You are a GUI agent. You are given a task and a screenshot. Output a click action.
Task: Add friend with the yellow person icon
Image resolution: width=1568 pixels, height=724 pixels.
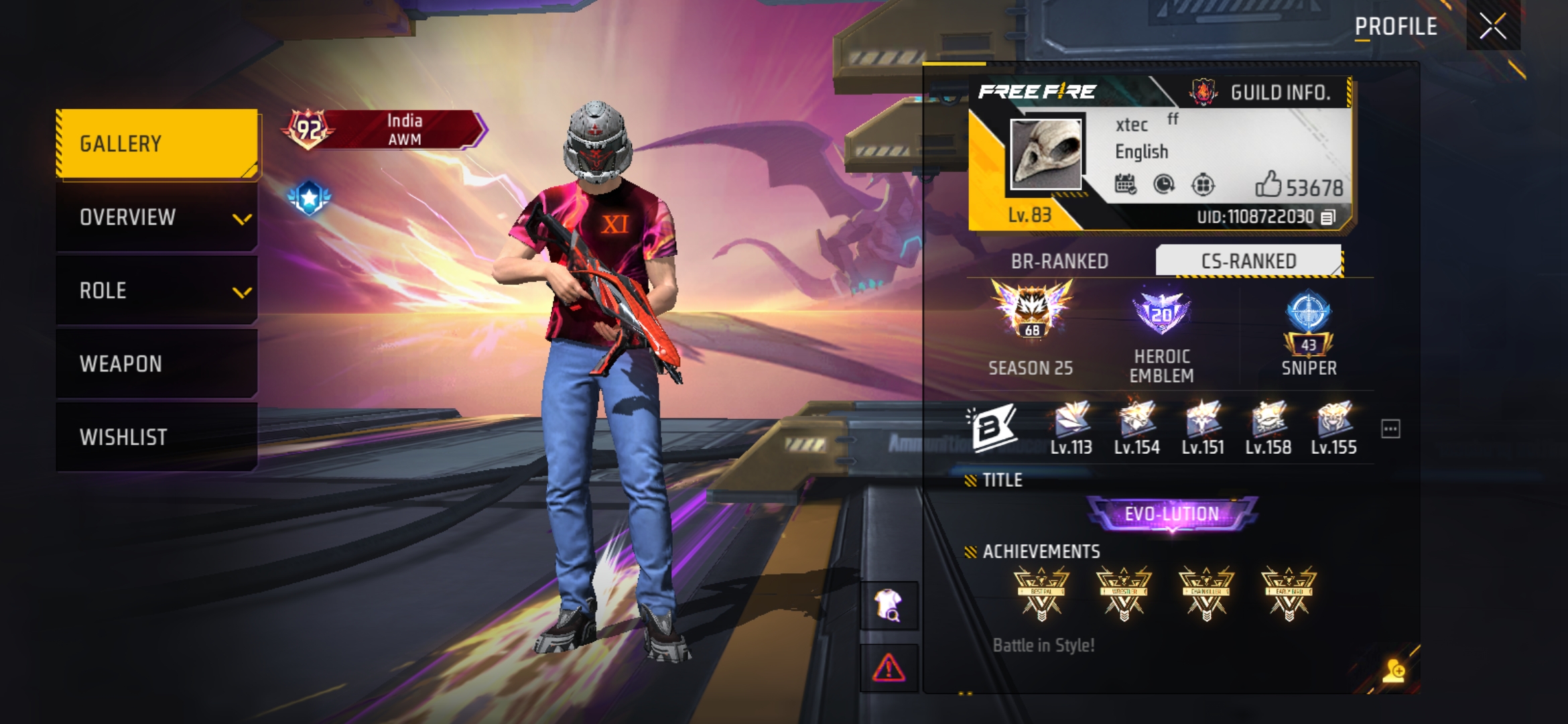tap(1394, 670)
